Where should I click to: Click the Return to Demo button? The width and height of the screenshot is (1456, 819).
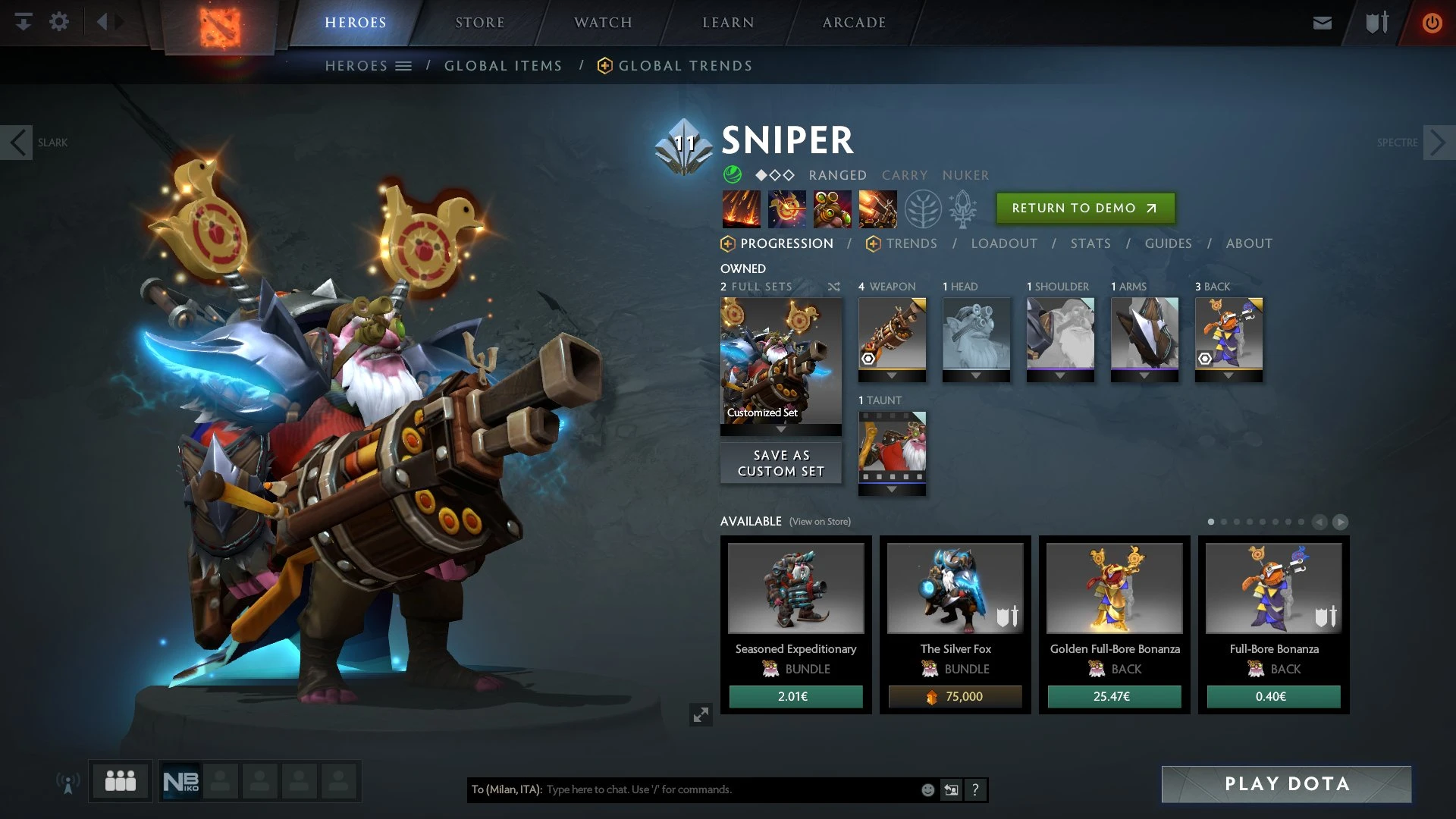pyautogui.click(x=1084, y=208)
